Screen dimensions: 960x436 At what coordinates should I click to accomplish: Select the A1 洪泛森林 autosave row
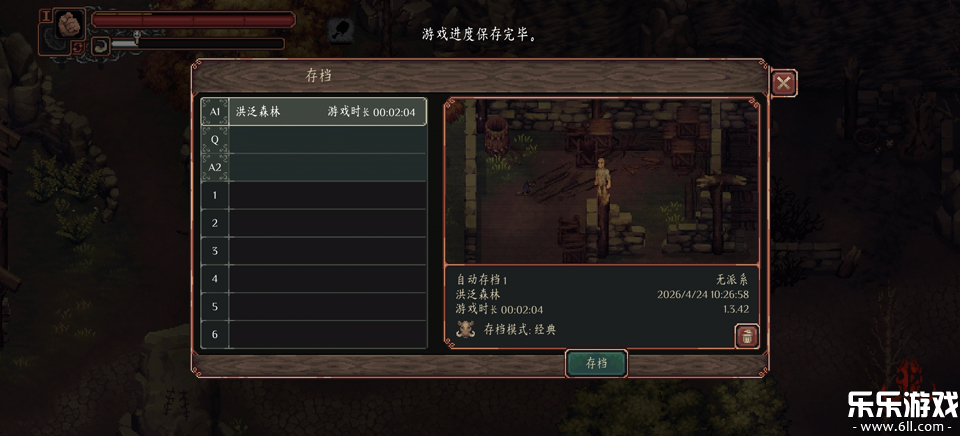(315, 111)
